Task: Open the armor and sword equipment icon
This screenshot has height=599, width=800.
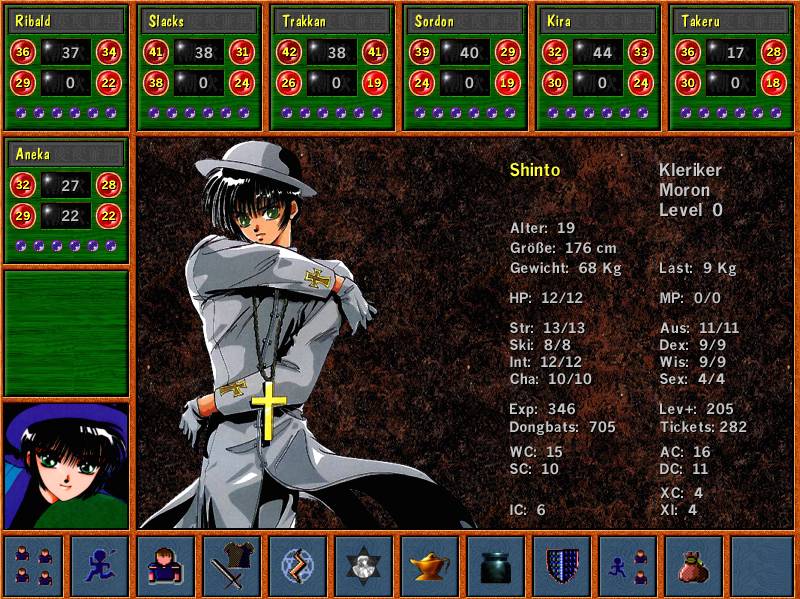Action: tap(232, 566)
